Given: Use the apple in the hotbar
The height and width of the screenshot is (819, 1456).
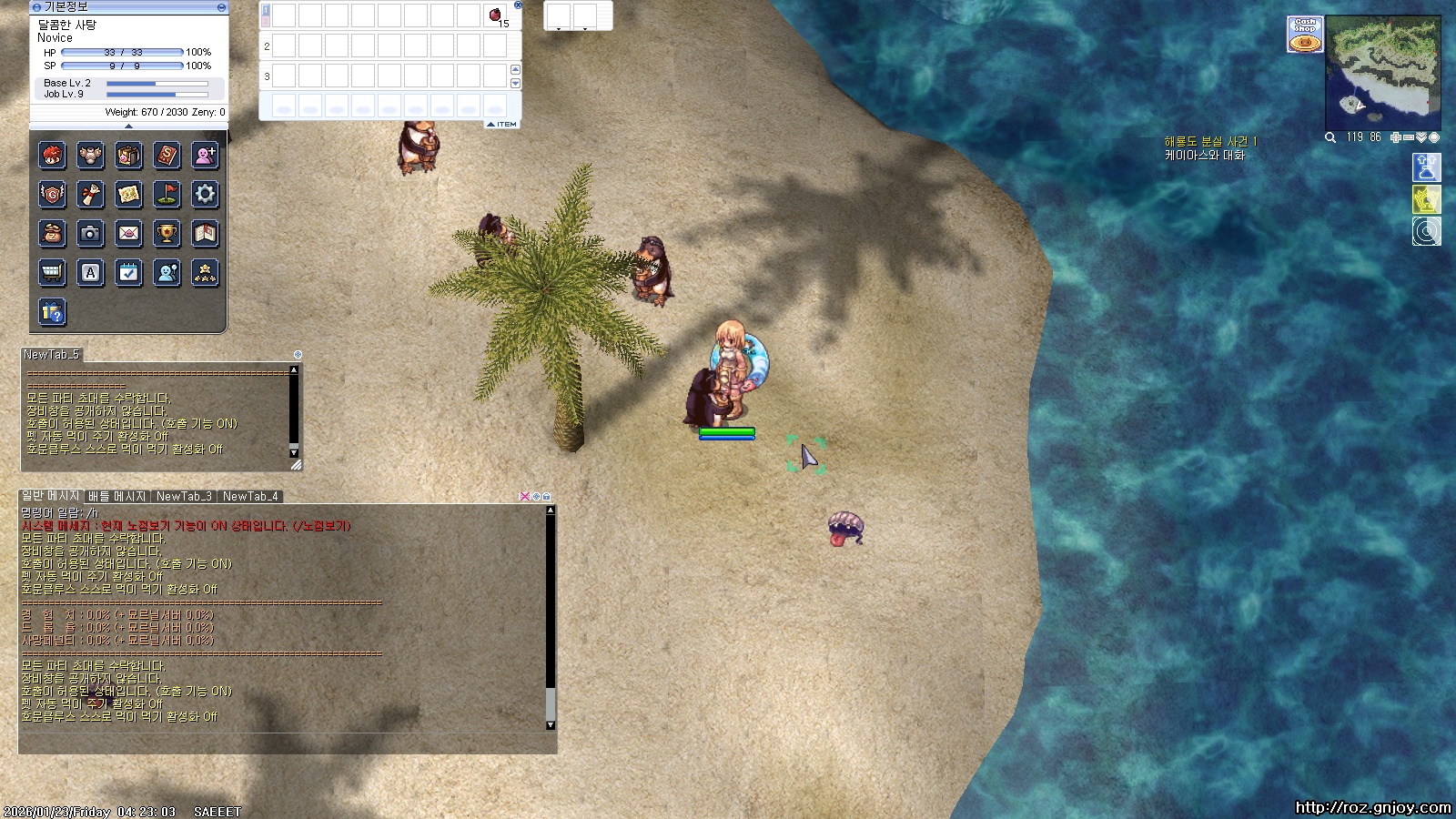Looking at the screenshot, I should click(495, 15).
